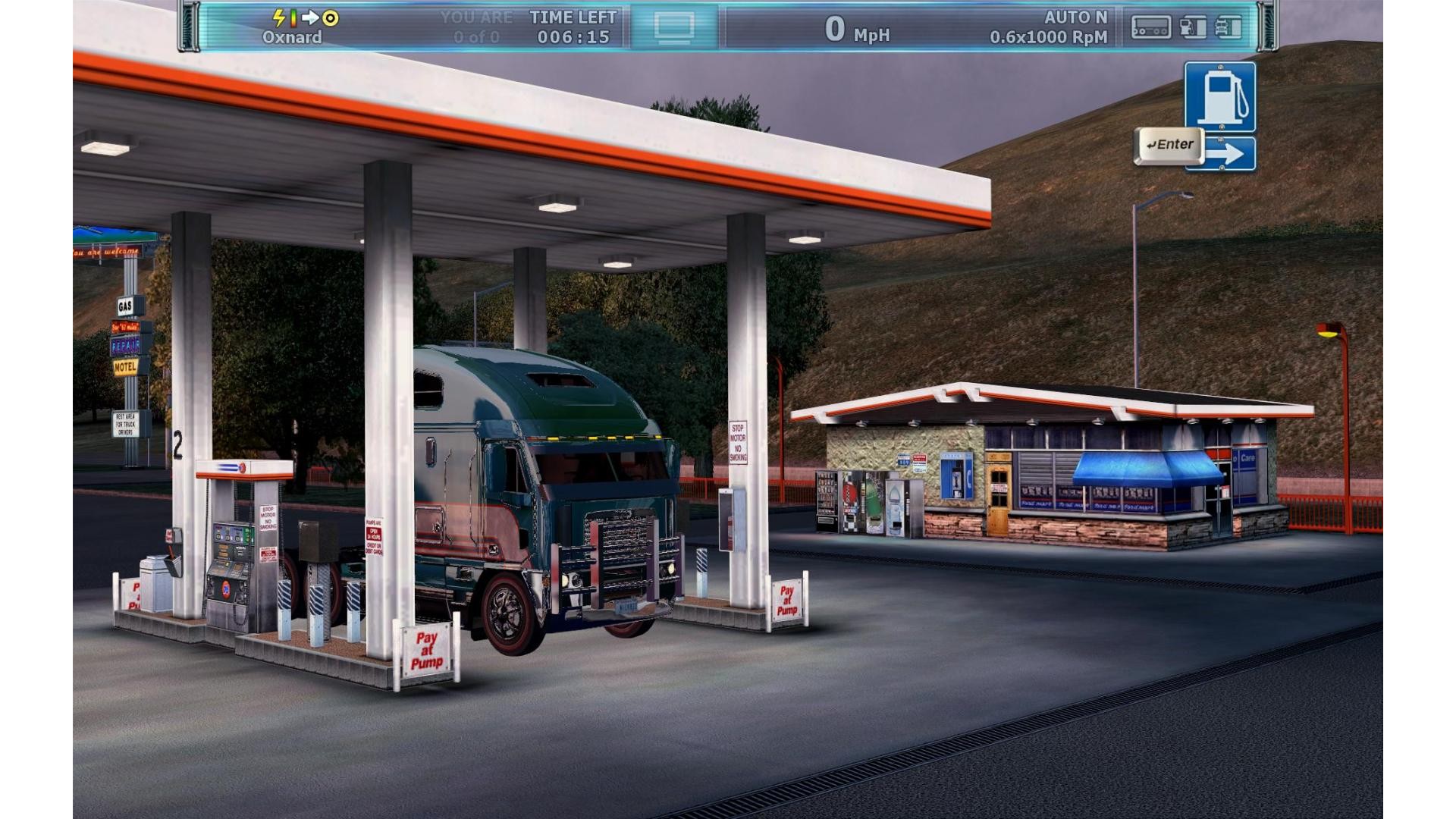1456x819 pixels.
Task: Open the truck status panel icon
Action: tap(1228, 28)
